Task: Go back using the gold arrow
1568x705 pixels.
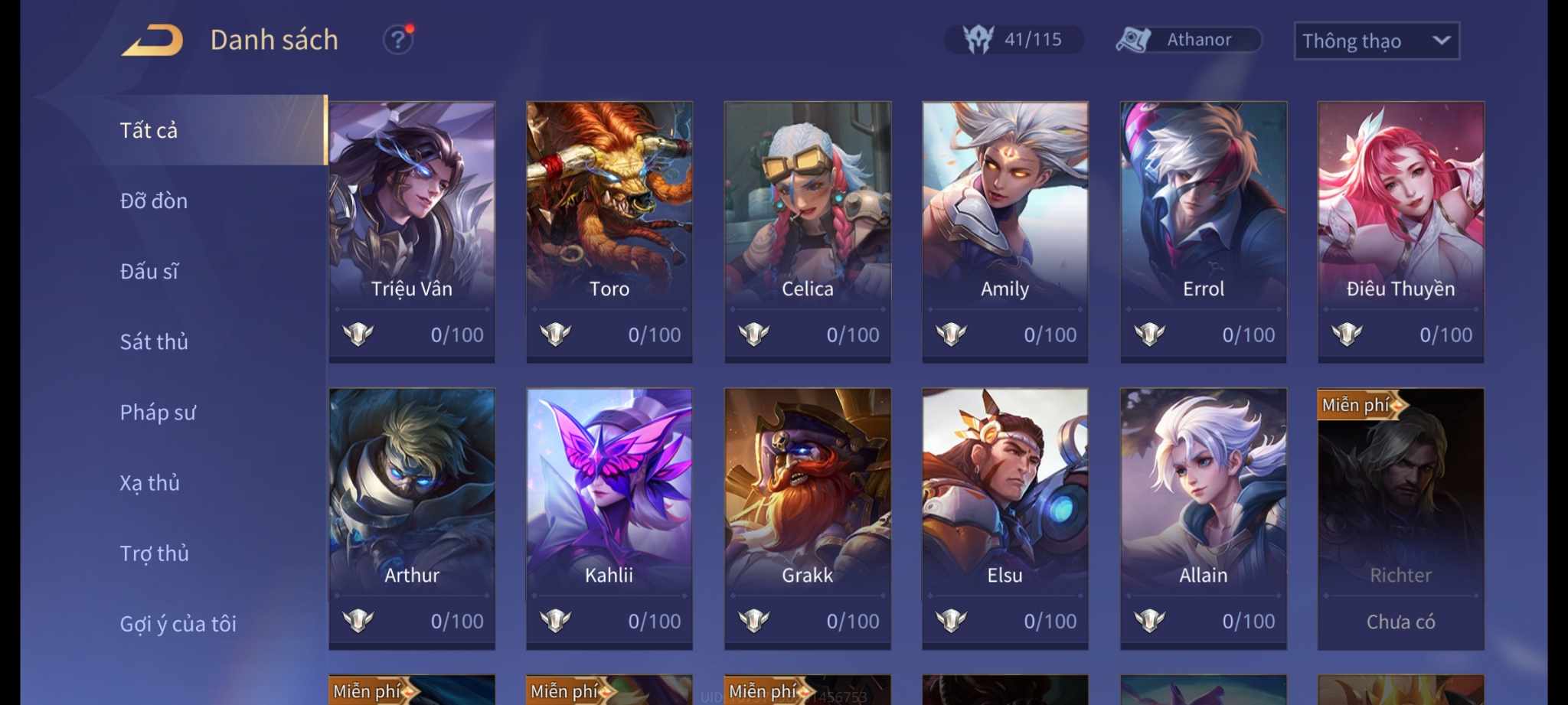Action: (x=152, y=41)
